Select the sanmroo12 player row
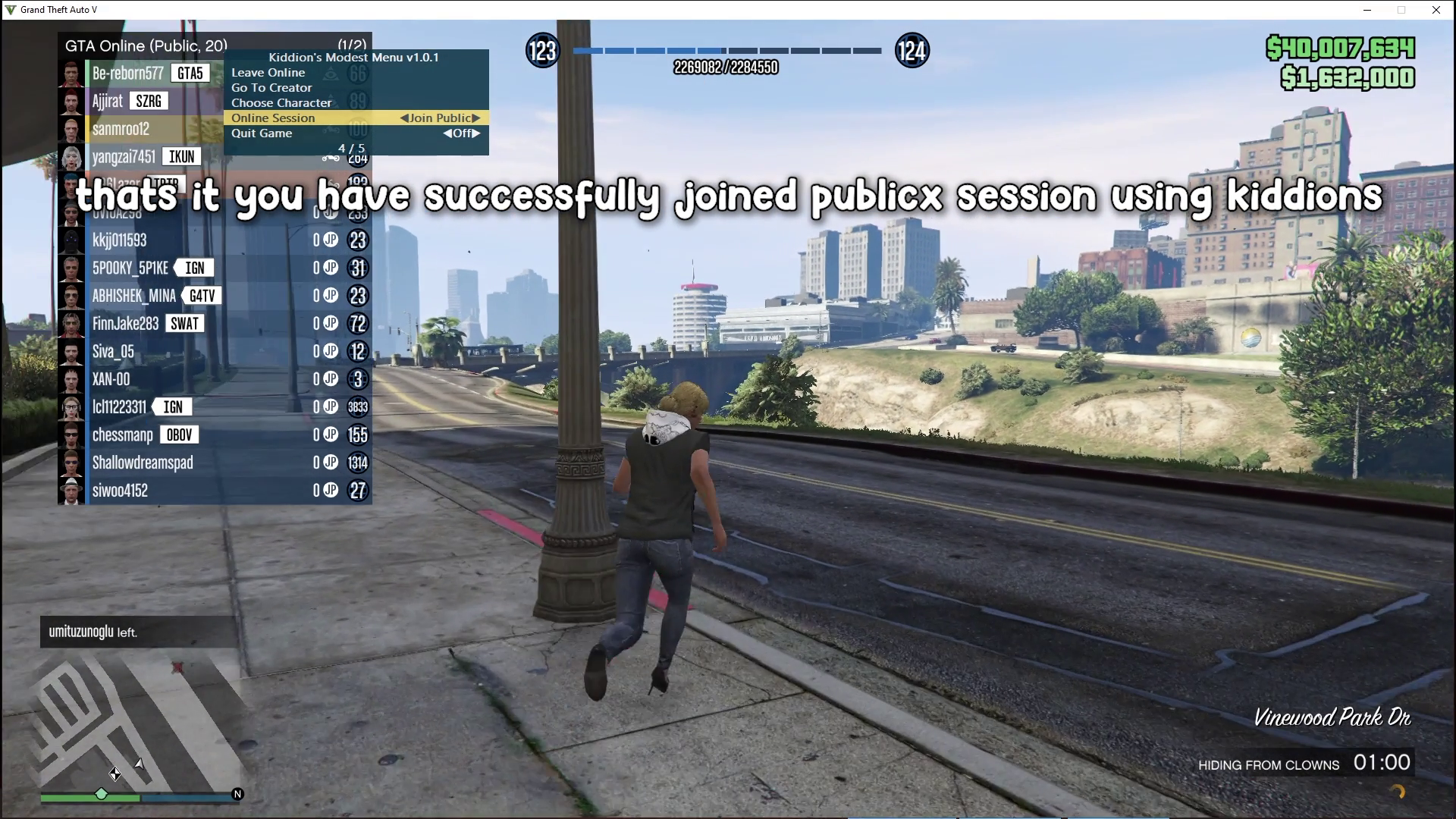This screenshot has width=1456, height=819. coord(121,129)
